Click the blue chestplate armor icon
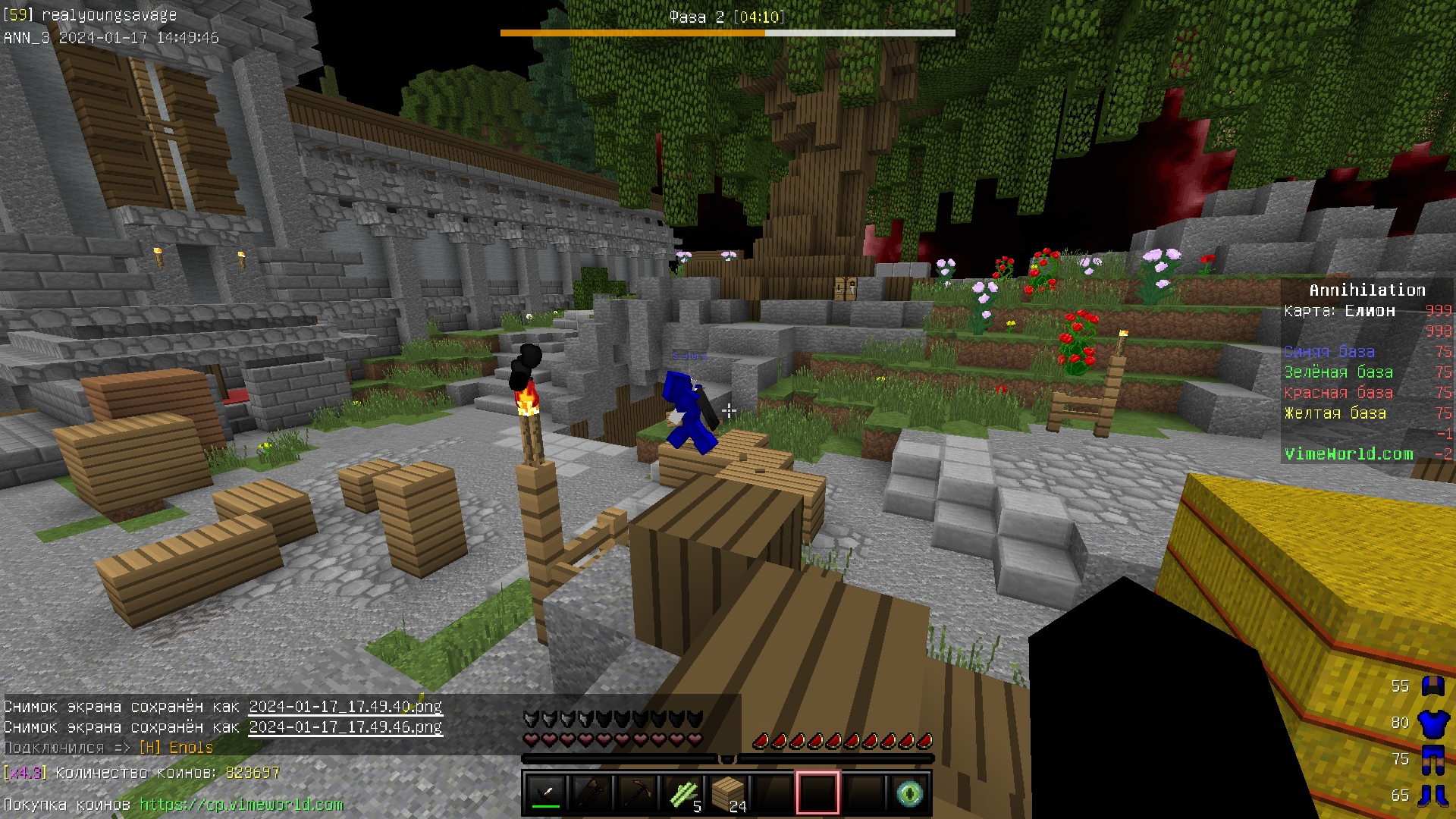The height and width of the screenshot is (819, 1456). [x=1432, y=723]
